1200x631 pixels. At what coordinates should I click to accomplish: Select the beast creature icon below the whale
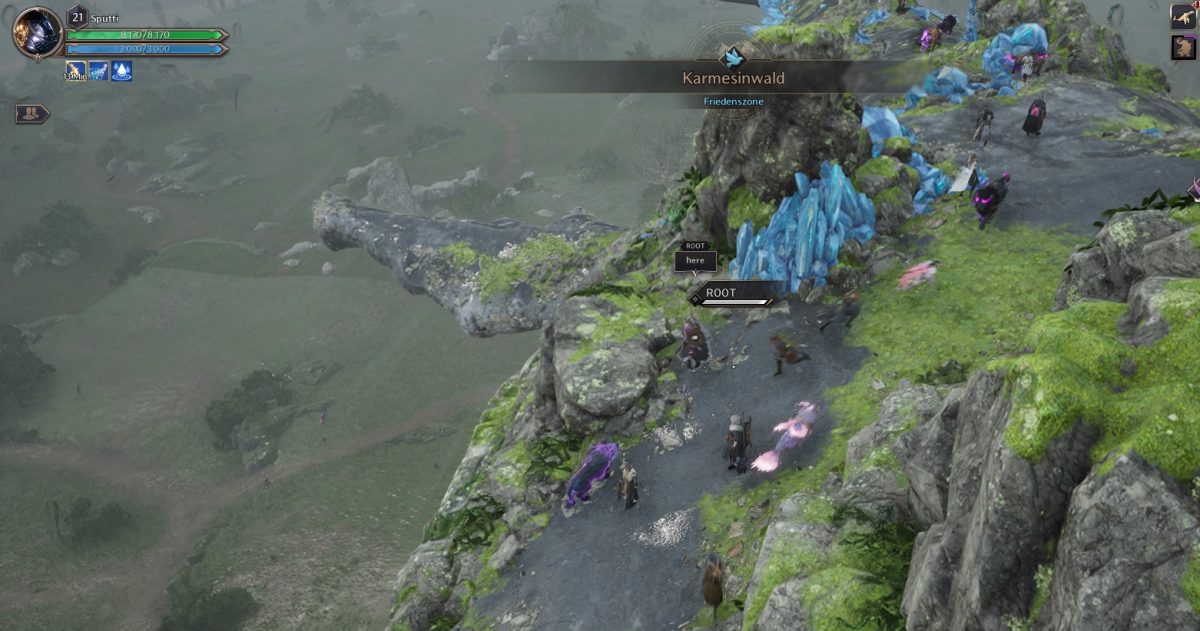pos(1184,47)
